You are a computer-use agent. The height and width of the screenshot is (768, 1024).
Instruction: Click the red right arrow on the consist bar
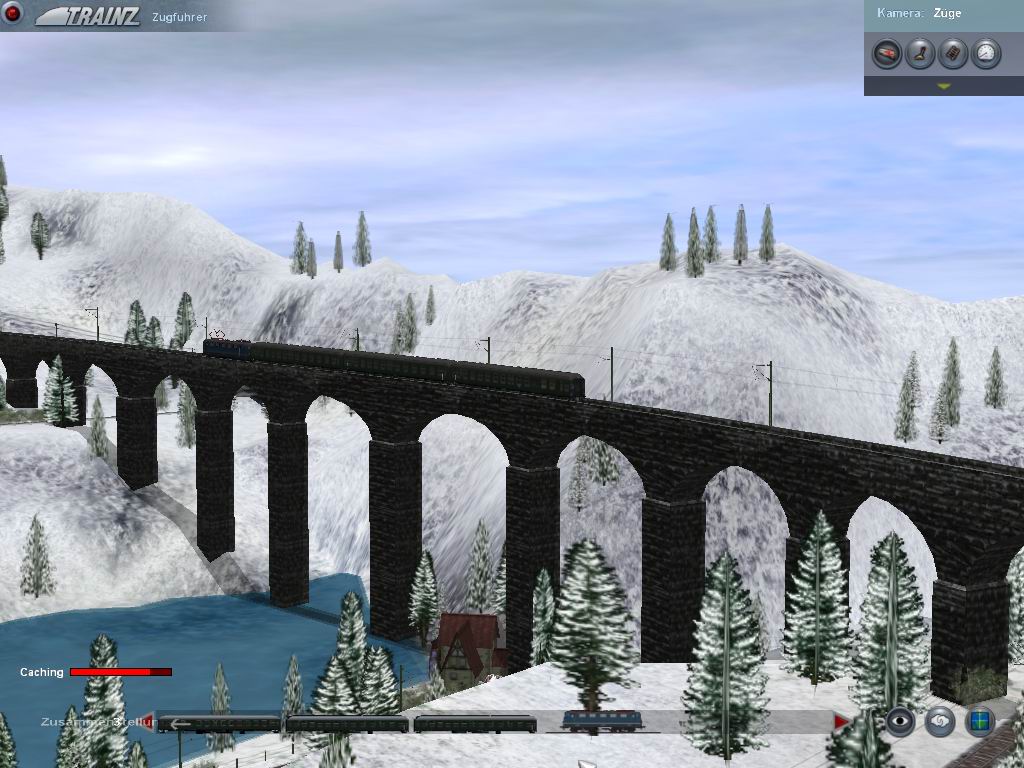point(841,721)
